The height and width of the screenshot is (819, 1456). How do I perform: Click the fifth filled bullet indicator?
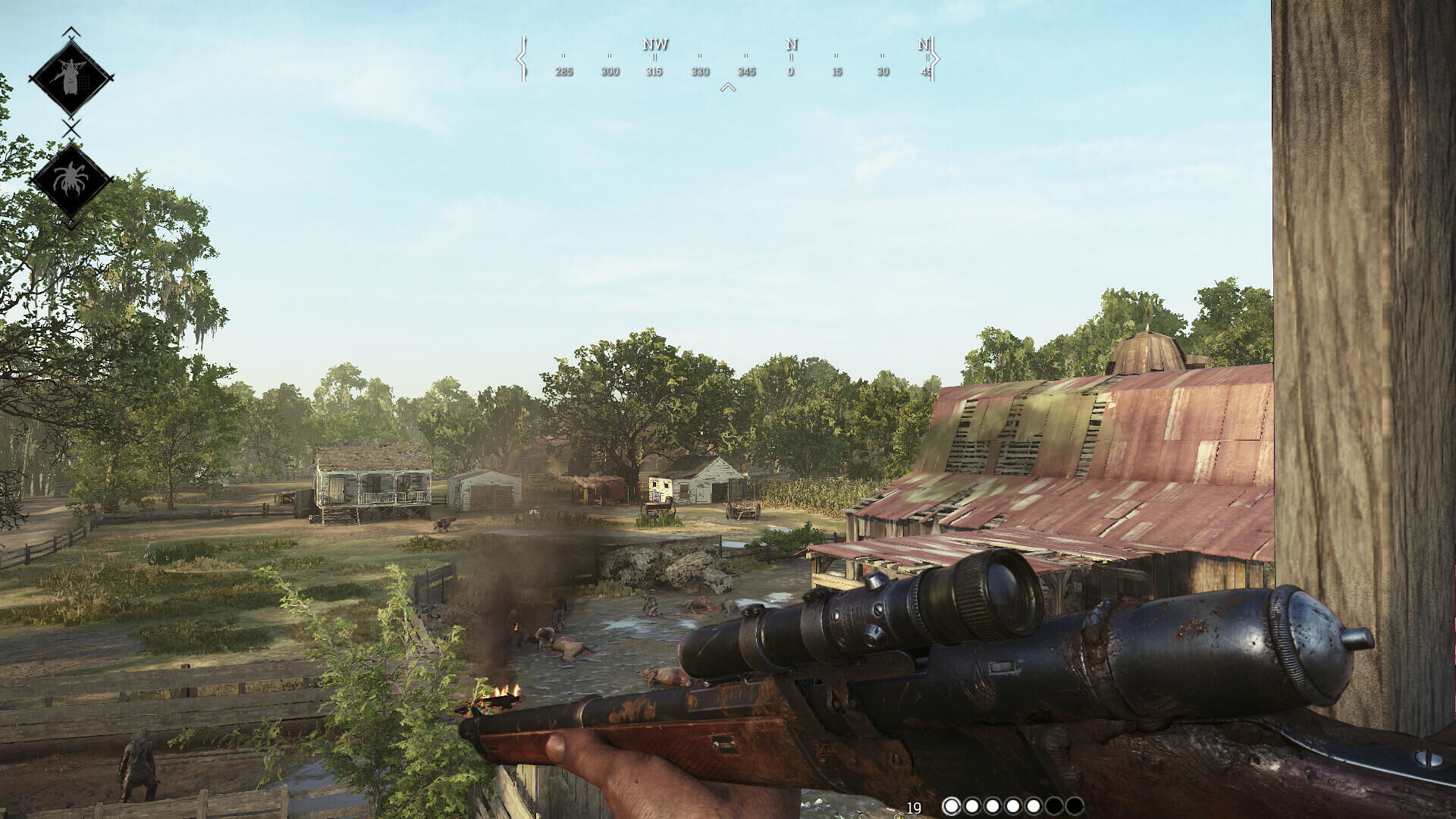coord(1034,805)
